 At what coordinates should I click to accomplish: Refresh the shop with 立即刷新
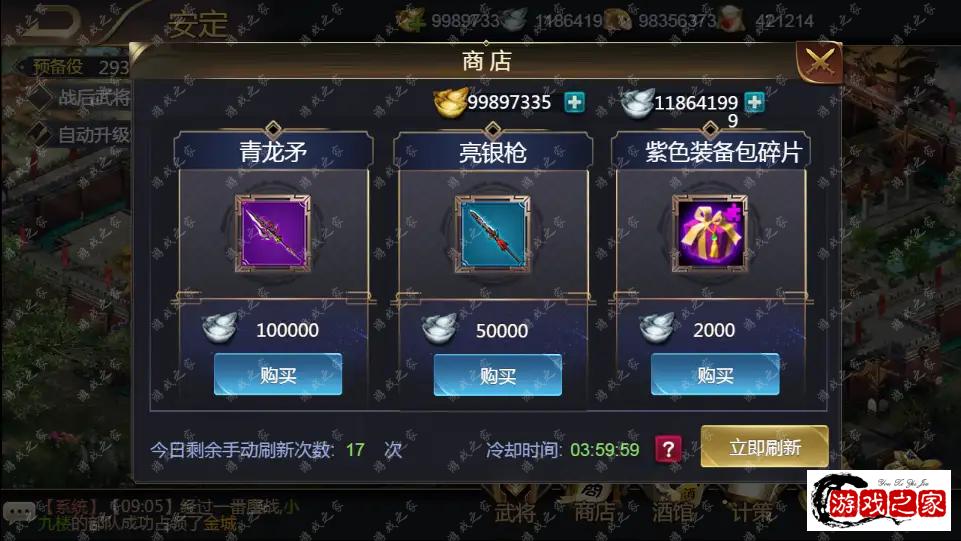[x=764, y=447]
